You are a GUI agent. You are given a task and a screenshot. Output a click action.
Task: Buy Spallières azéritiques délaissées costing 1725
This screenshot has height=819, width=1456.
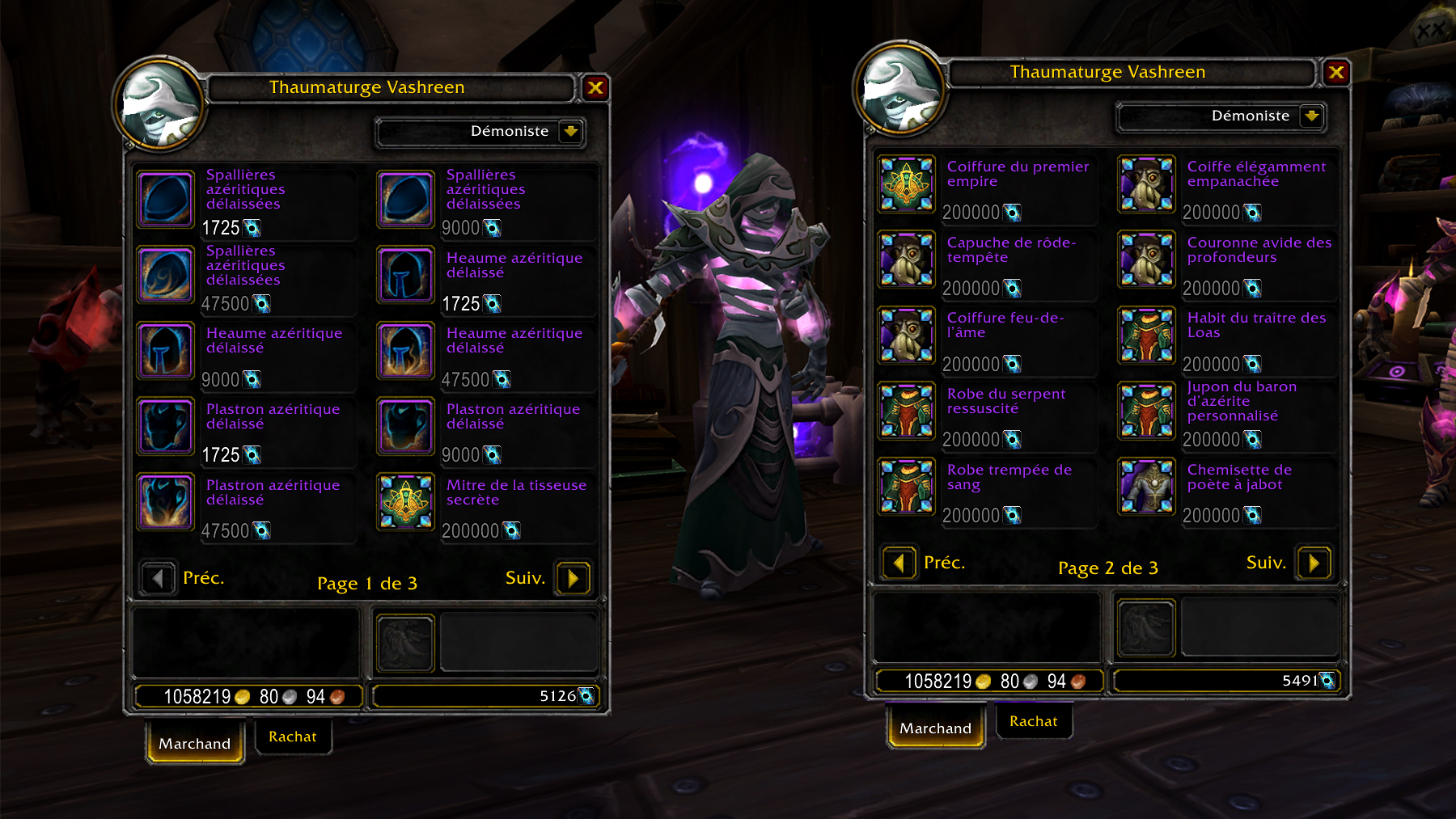[x=167, y=199]
